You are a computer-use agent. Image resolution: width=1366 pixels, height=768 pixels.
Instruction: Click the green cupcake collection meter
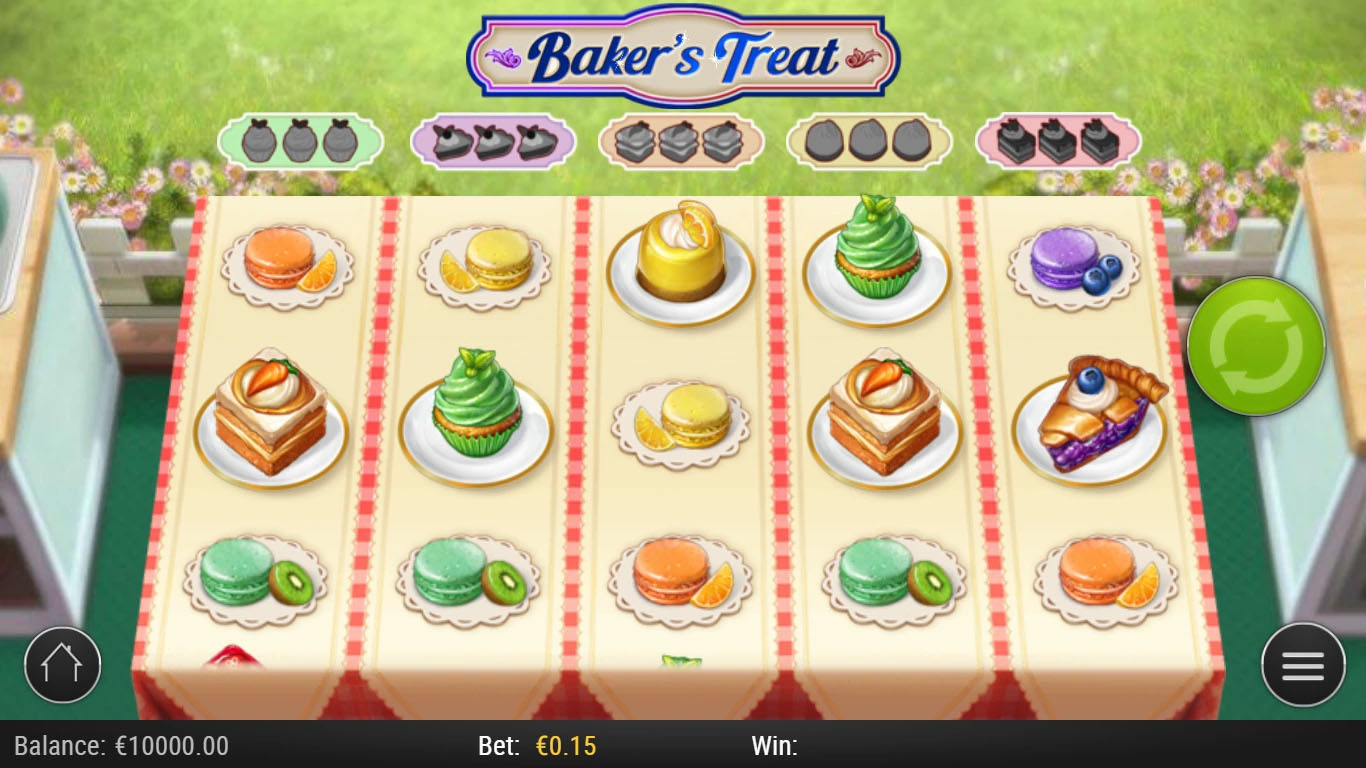pyautogui.click(x=300, y=140)
